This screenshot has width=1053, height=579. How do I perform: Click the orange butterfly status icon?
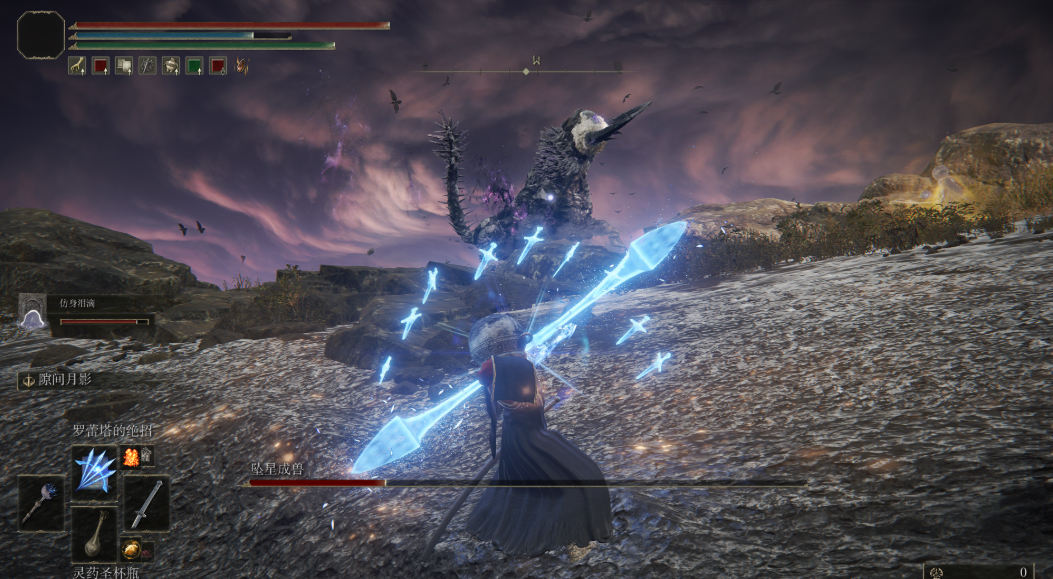241,66
